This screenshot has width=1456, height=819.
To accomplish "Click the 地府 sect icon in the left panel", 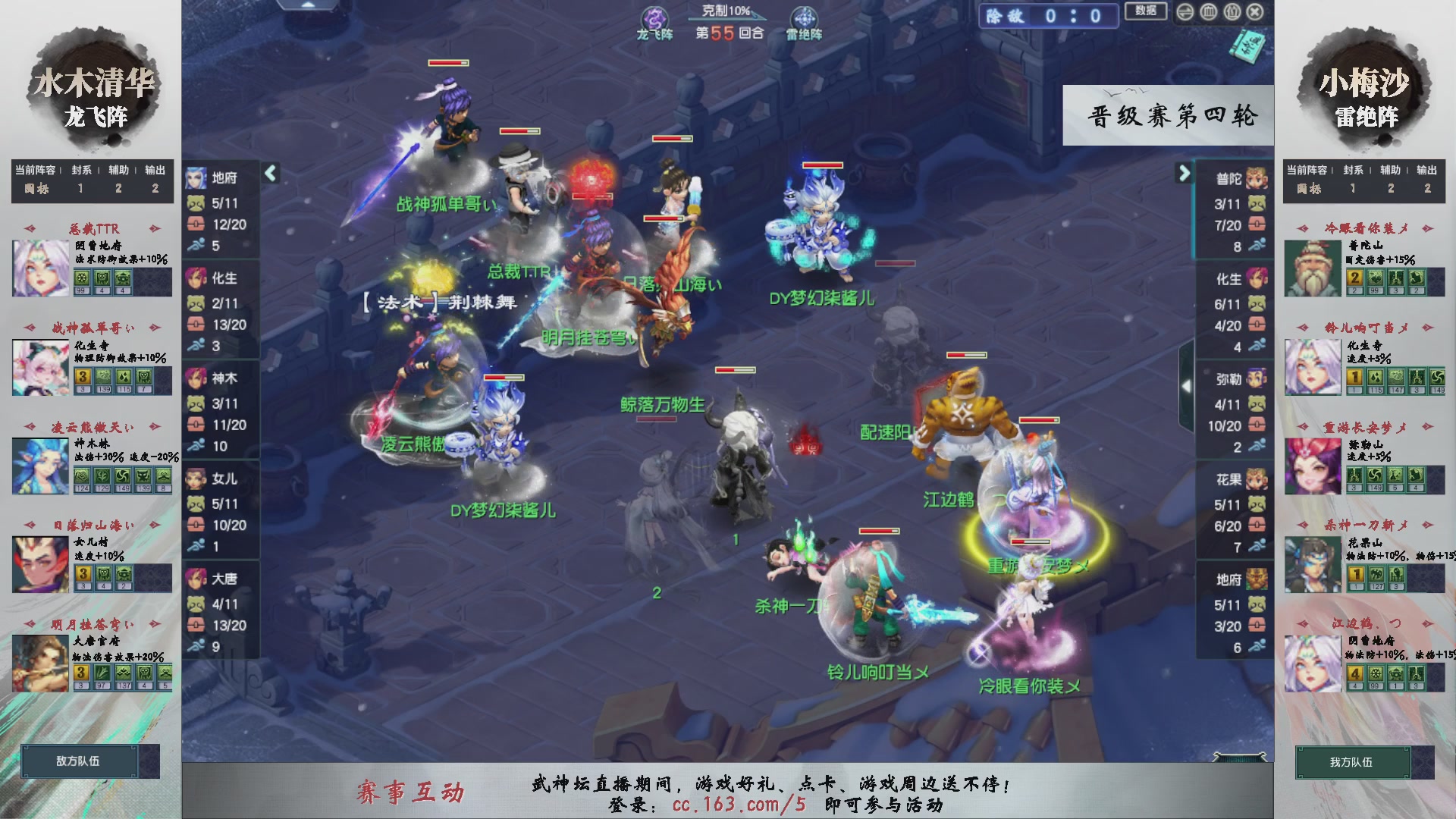I will tap(196, 179).
